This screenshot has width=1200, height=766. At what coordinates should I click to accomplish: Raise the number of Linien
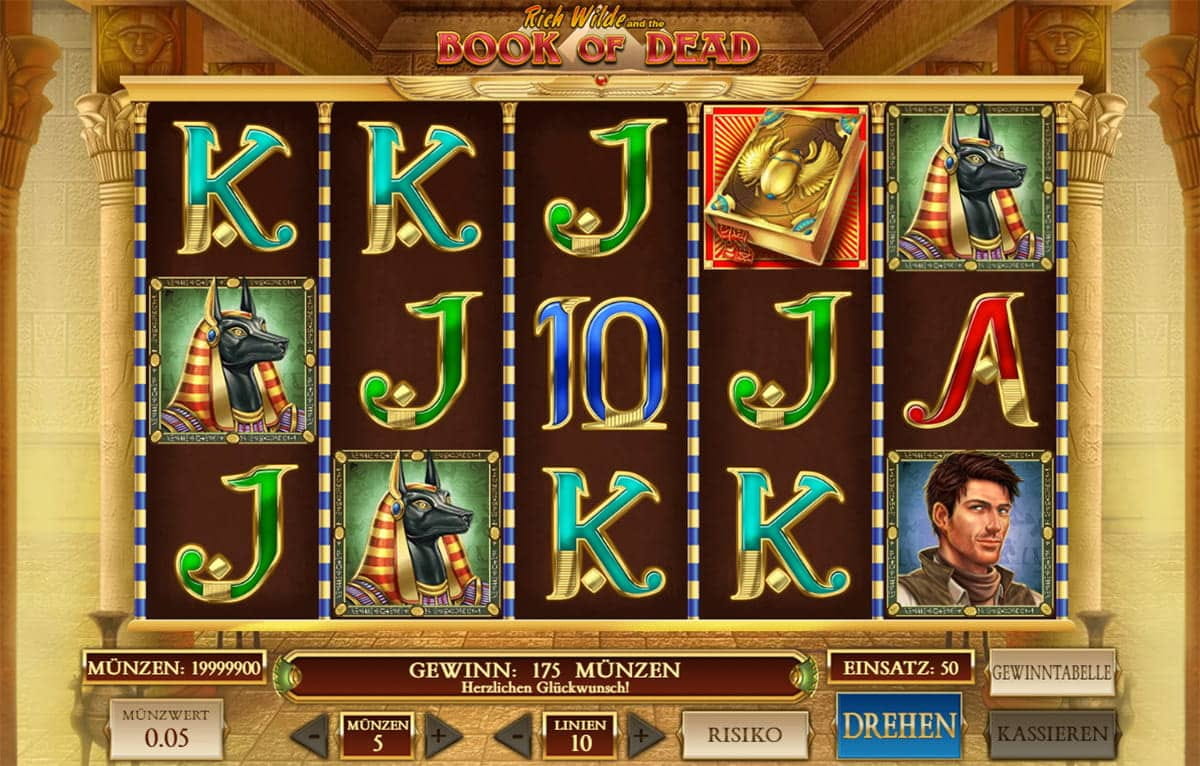click(645, 736)
